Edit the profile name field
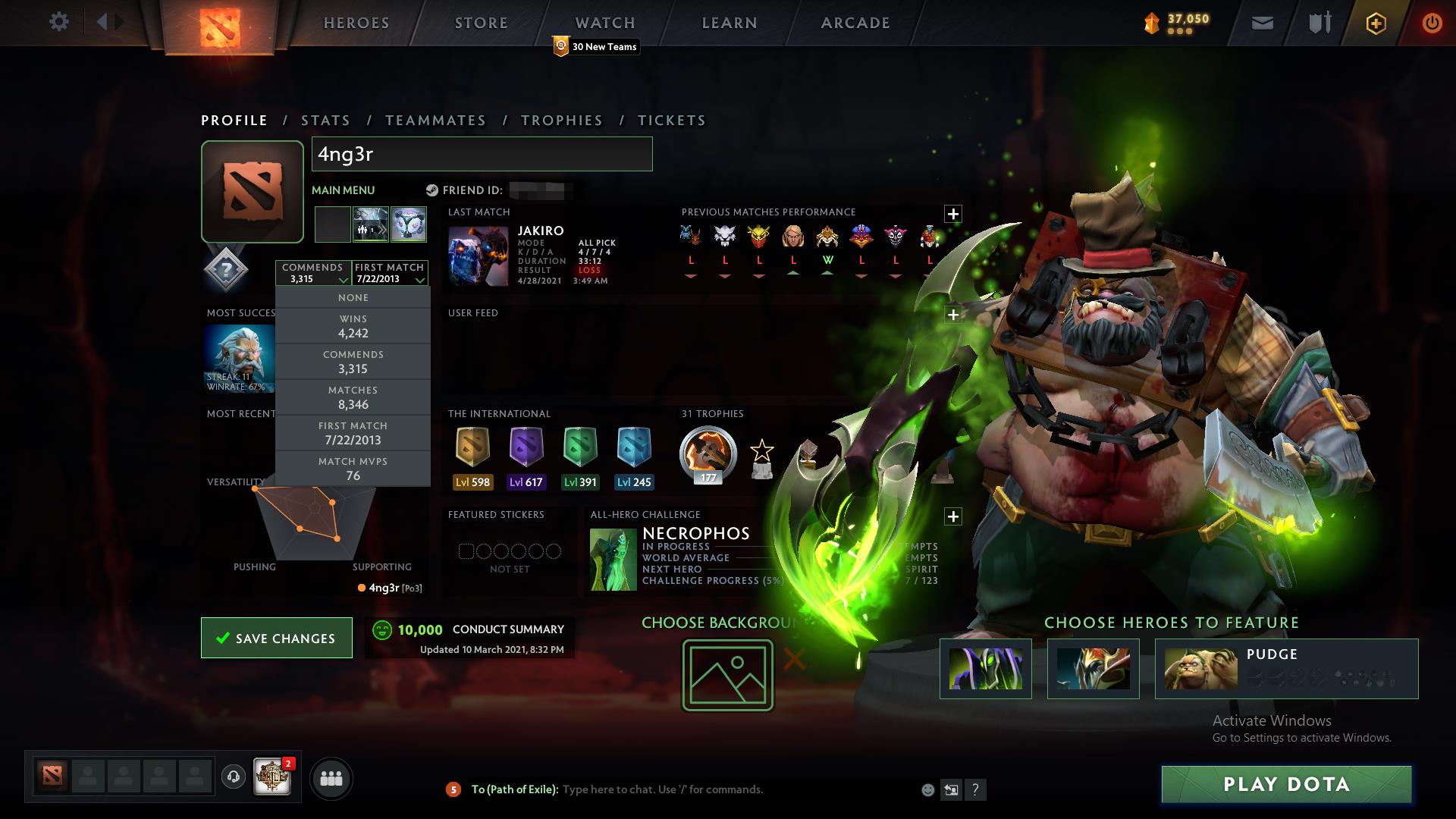The height and width of the screenshot is (819, 1456). pyautogui.click(x=482, y=154)
